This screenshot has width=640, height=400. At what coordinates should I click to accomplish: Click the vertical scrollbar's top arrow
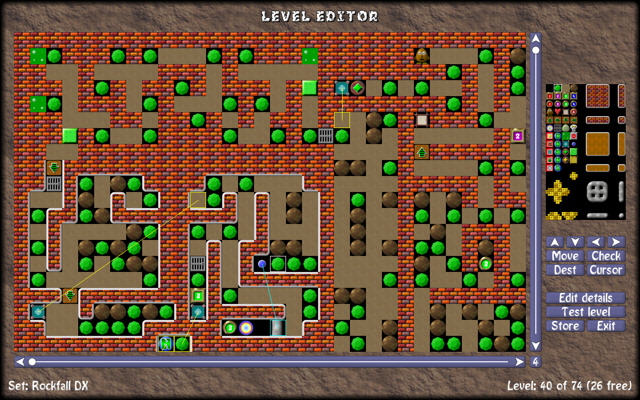point(536,39)
